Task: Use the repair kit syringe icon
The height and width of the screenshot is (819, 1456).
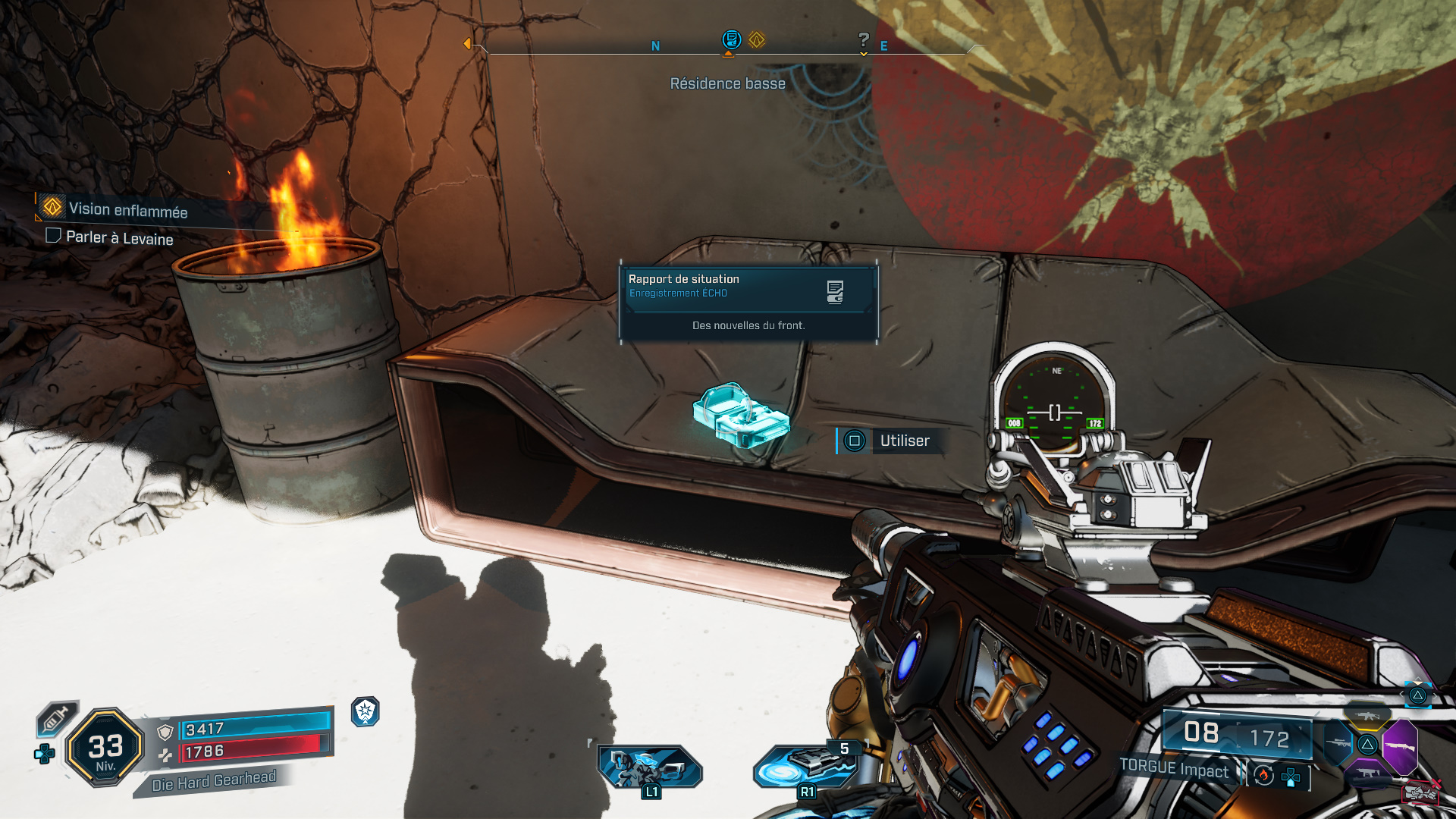Action: (56, 718)
